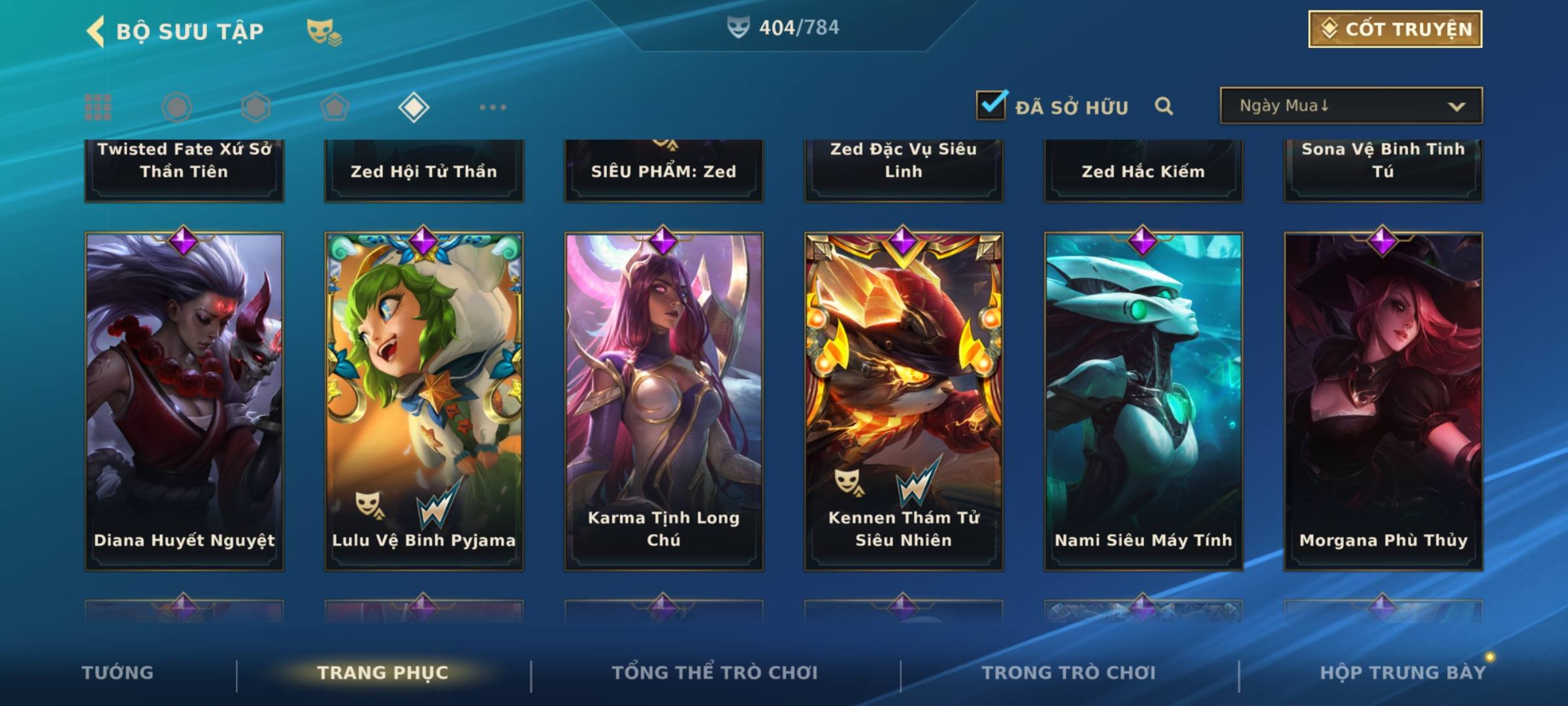
Task: Open the Cốt Truyện button
Action: (x=1395, y=29)
